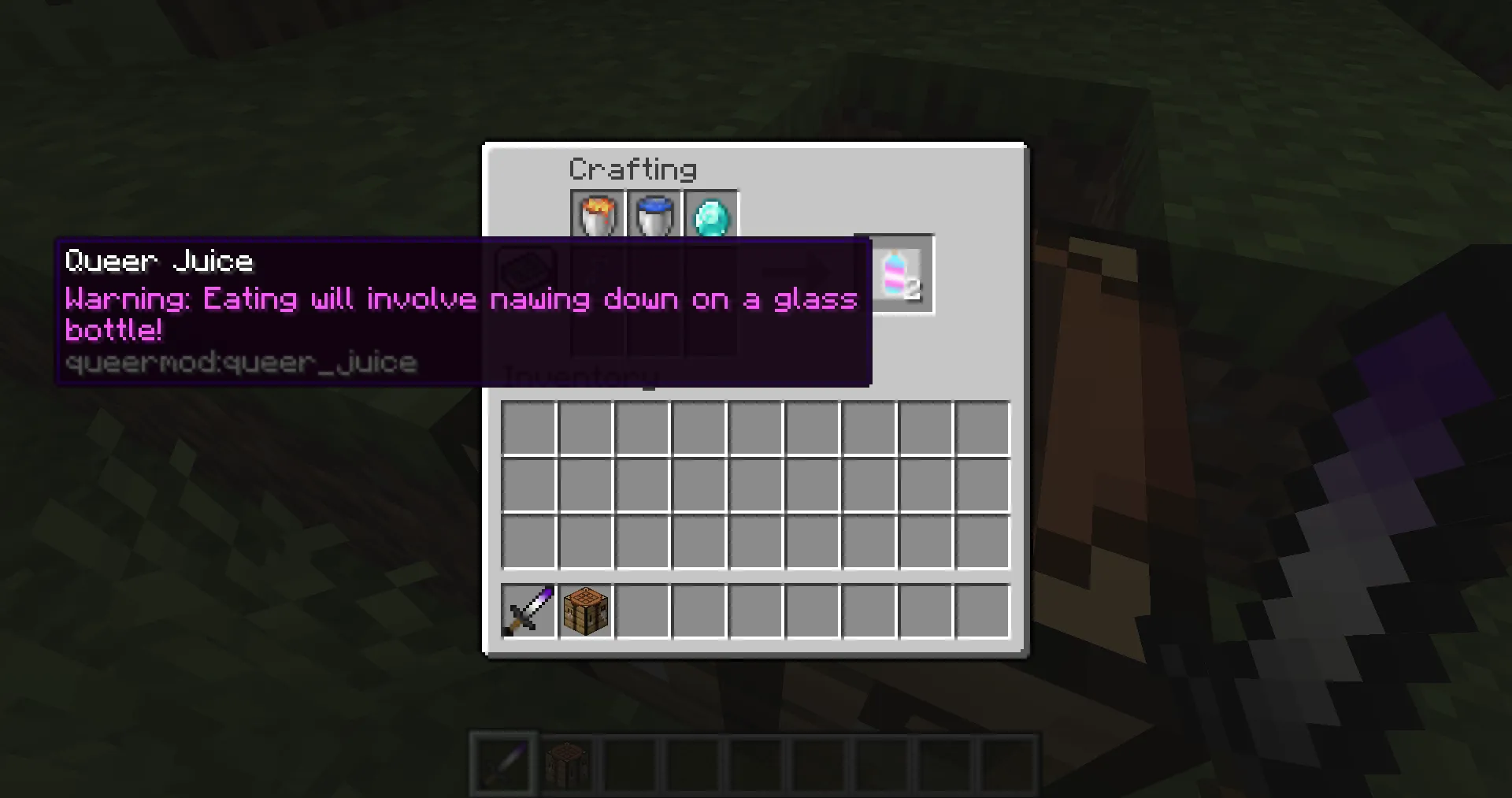Select the first empty inventory slot

[528, 426]
